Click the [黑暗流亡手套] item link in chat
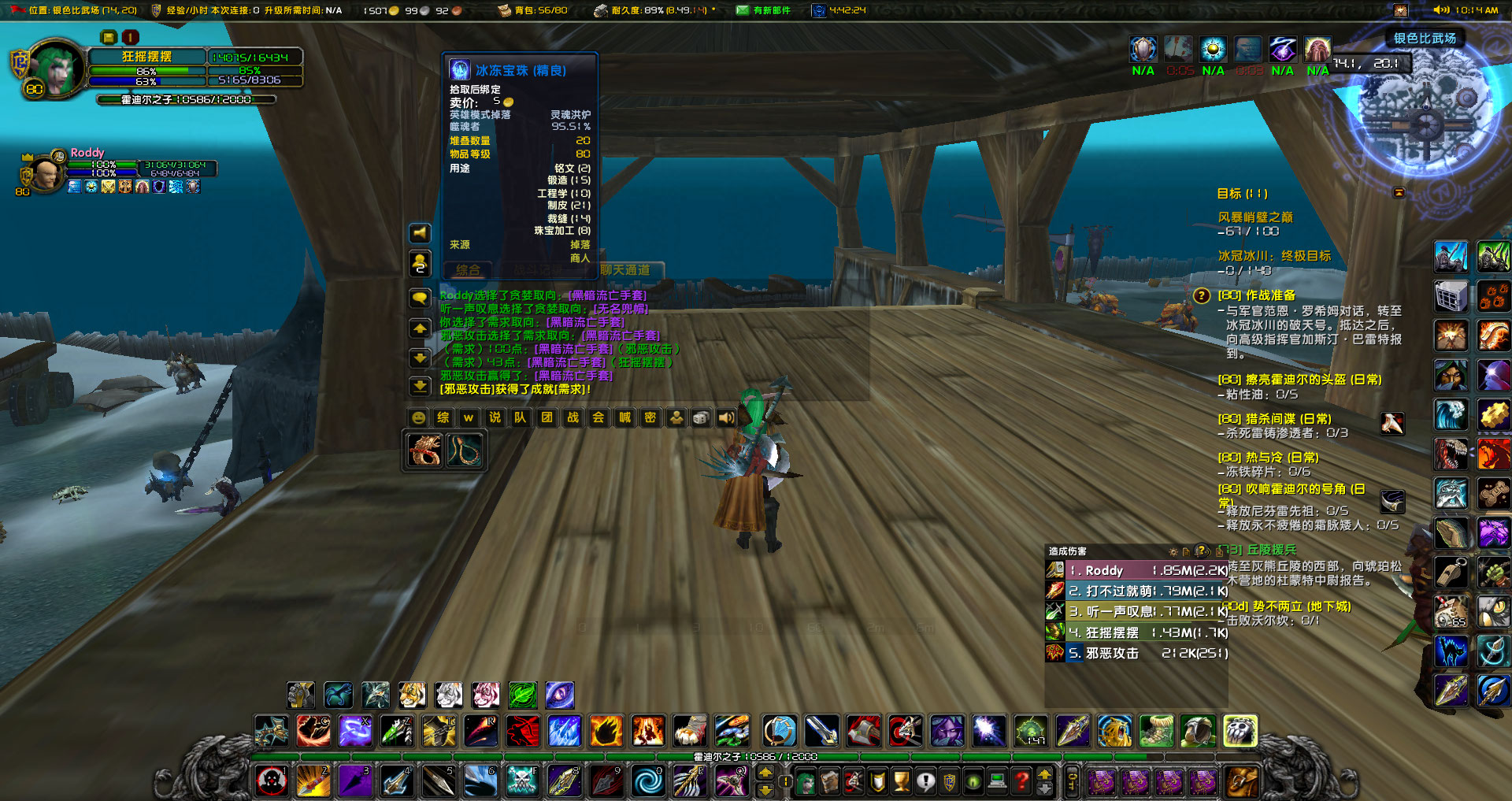This screenshot has height=801, width=1512. [x=606, y=295]
